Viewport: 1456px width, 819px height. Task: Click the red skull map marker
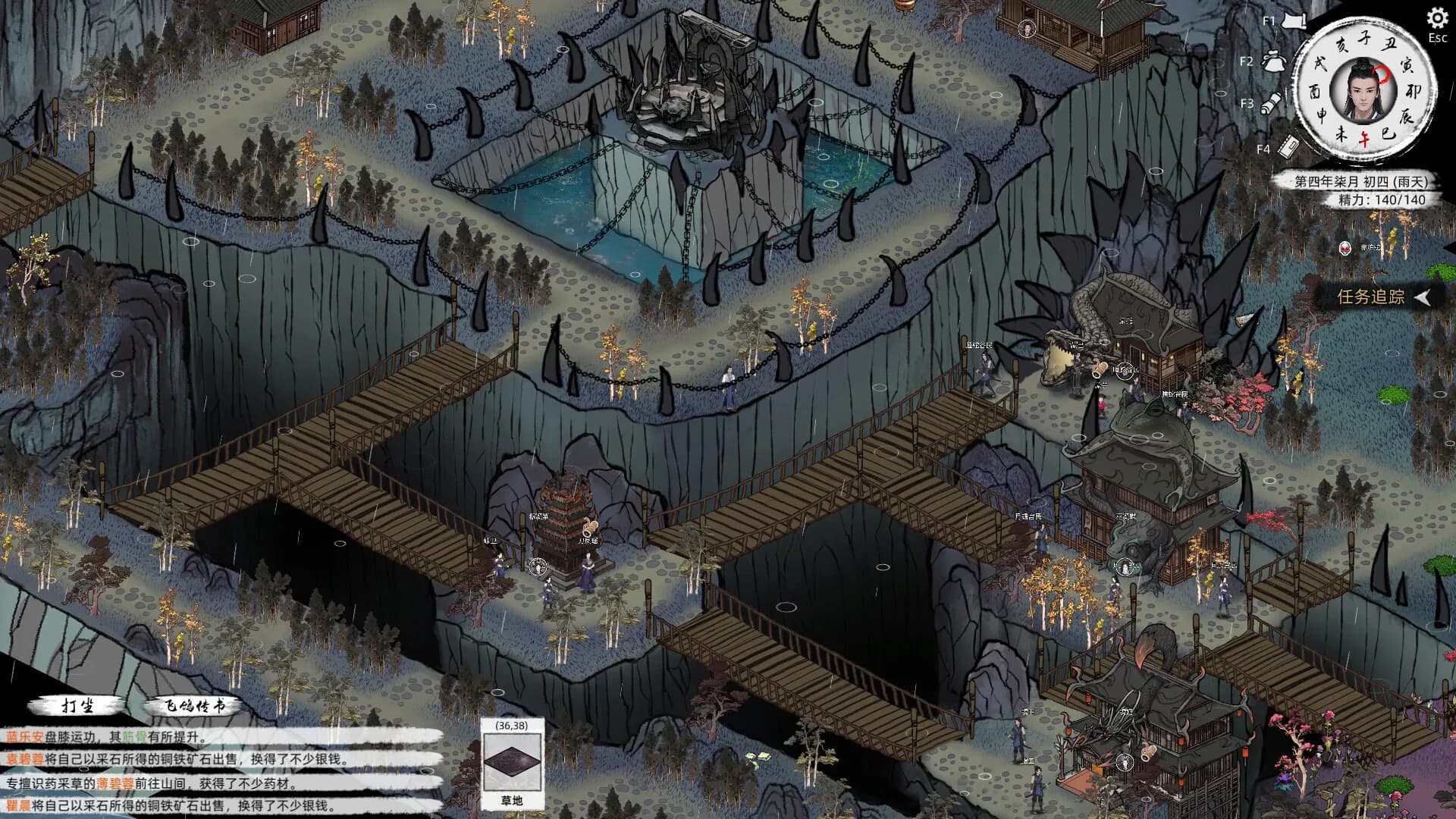[x=1345, y=248]
